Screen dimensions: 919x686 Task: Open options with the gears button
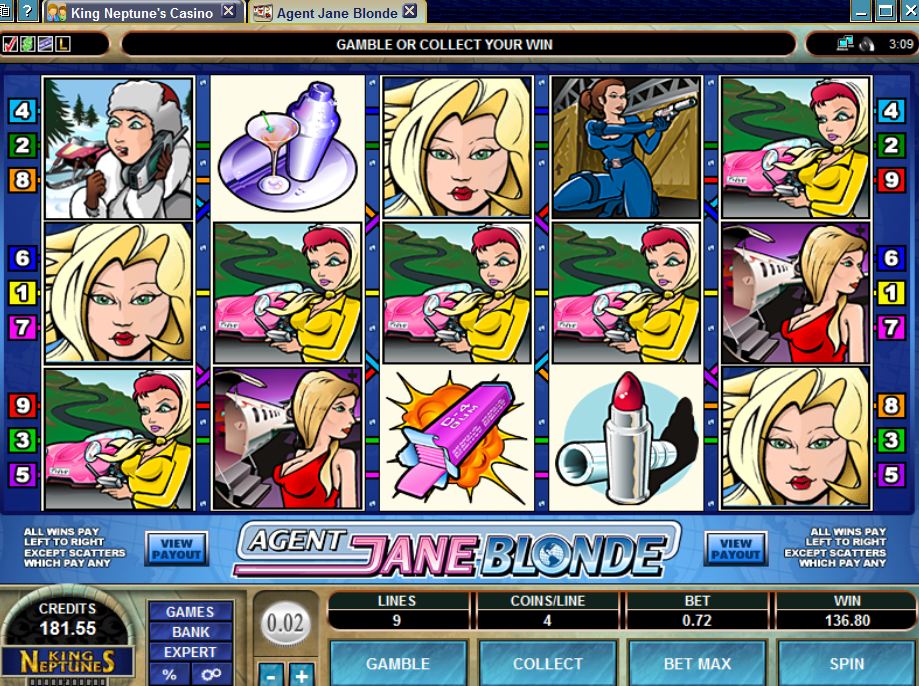pyautogui.click(x=211, y=674)
